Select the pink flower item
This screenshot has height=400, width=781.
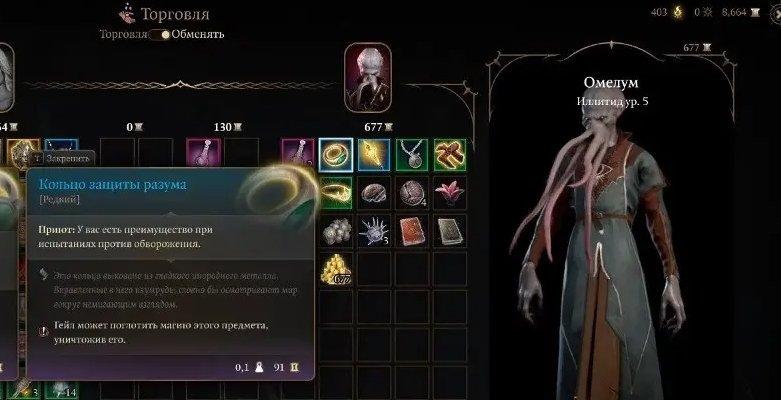point(449,192)
